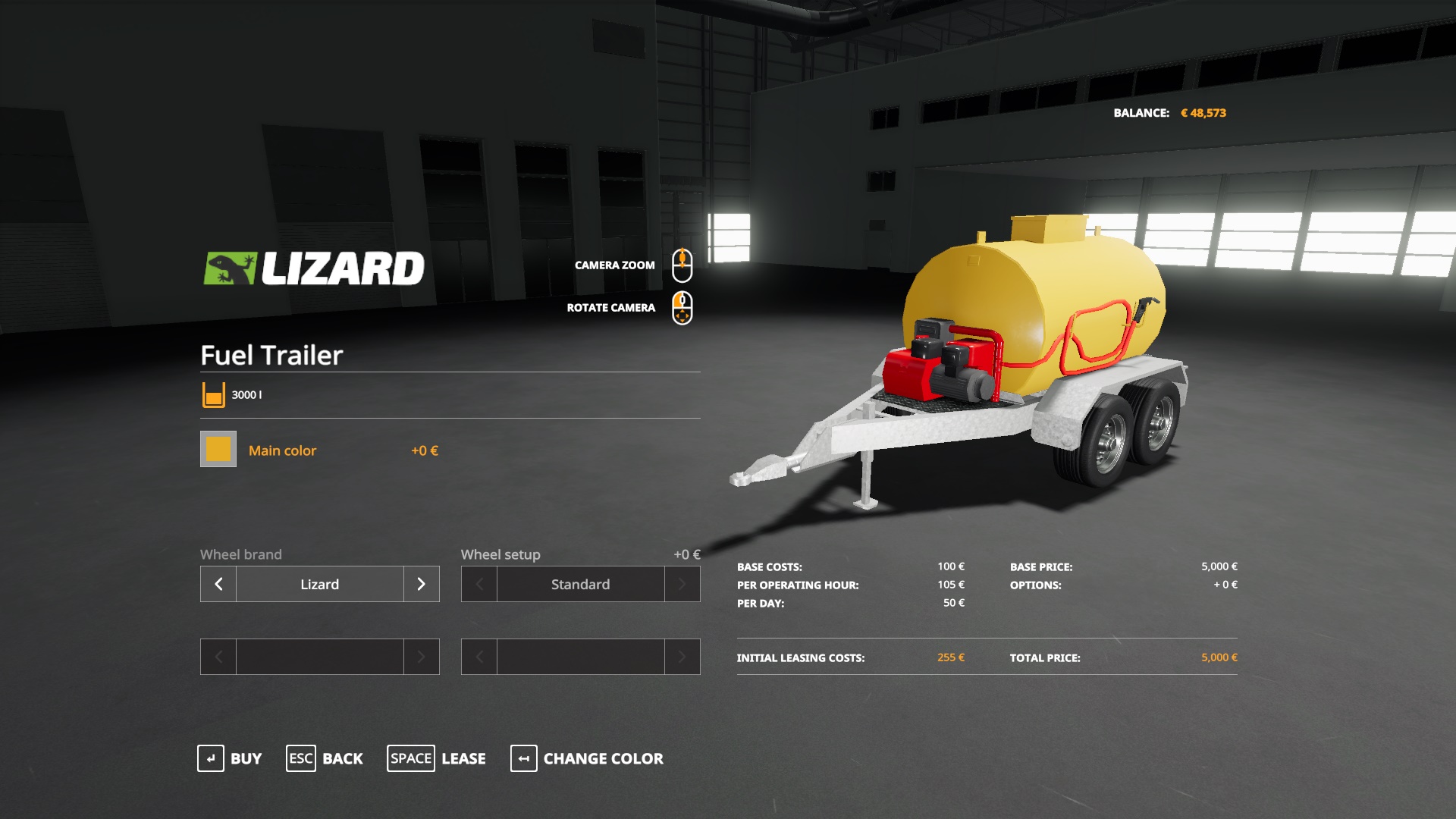Screen dimensions: 1456x819
Task: Select the next Wheel brand arrow
Action: pyautogui.click(x=421, y=584)
